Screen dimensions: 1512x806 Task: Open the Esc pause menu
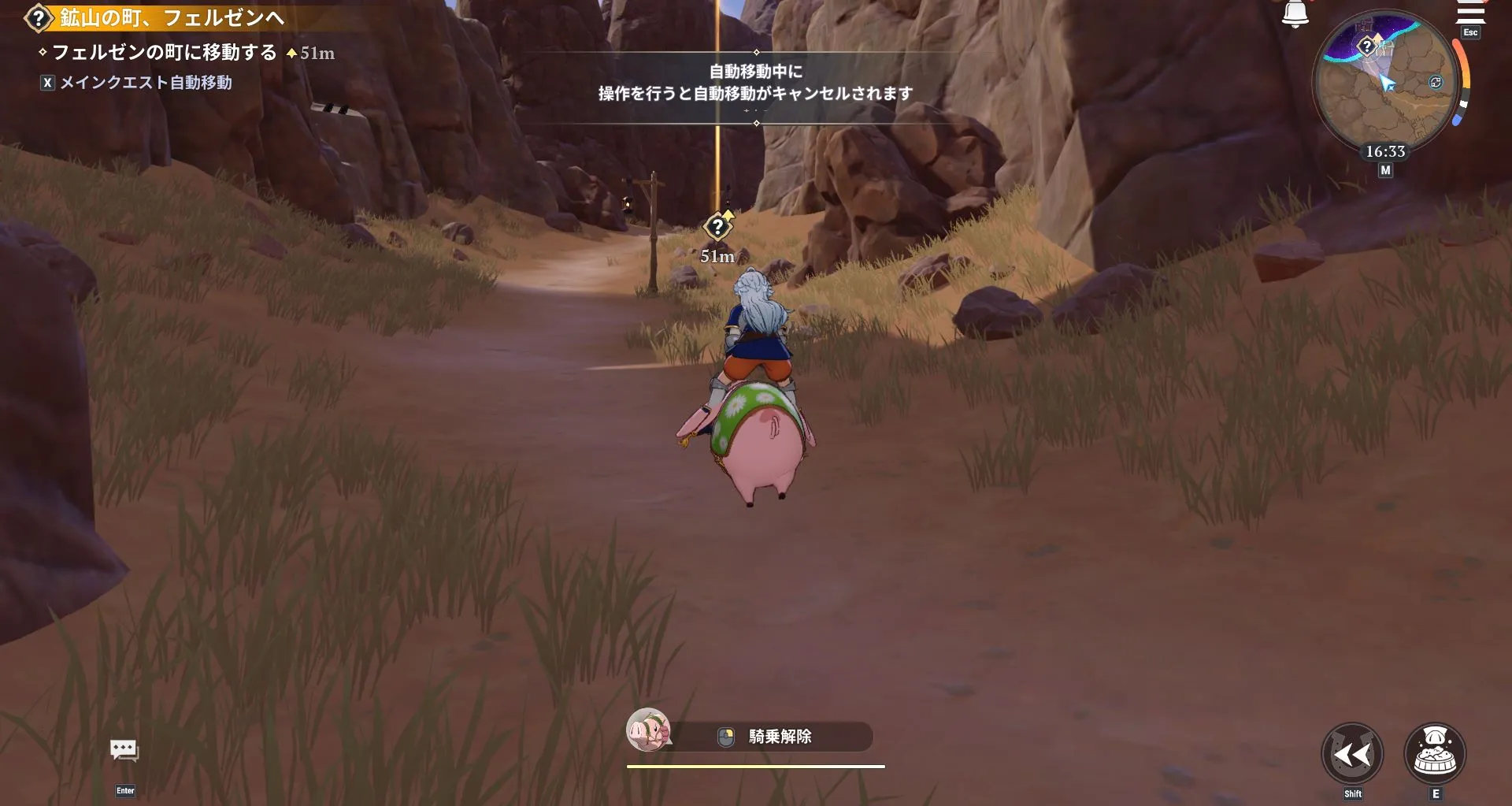coord(1469,33)
